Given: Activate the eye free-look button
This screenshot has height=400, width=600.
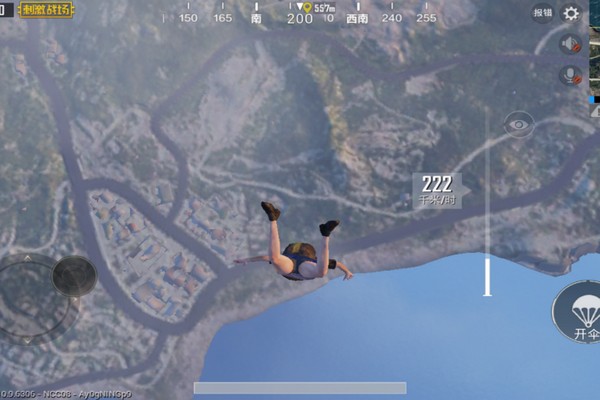Looking at the screenshot, I should (518, 124).
